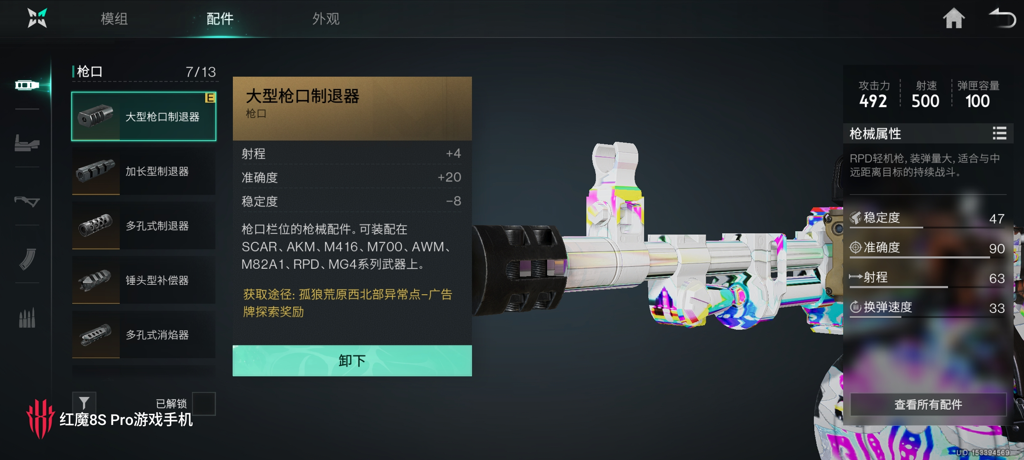Image resolution: width=1024 pixels, height=460 pixels.
Task: Select the muzzle category icon
Action: pos(27,86)
